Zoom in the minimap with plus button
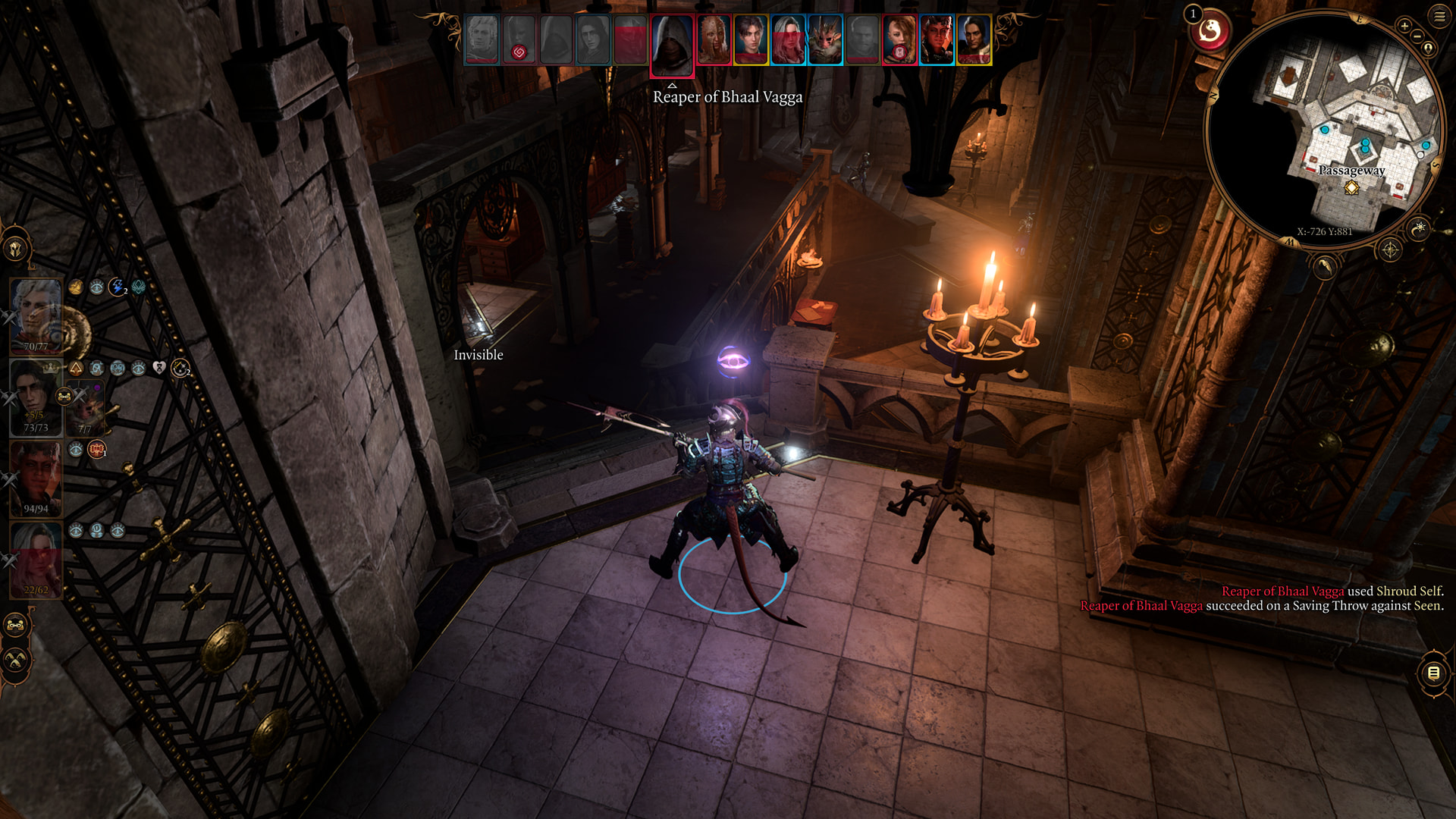The height and width of the screenshot is (819, 1456). click(1404, 27)
